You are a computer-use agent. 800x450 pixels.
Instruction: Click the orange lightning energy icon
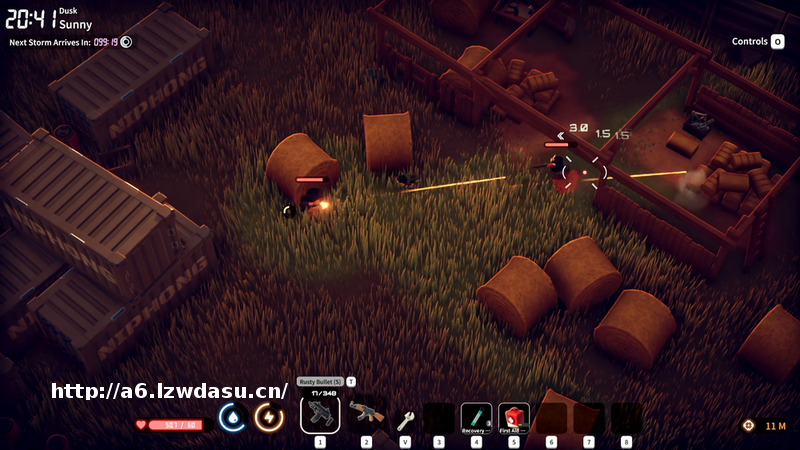(269, 417)
